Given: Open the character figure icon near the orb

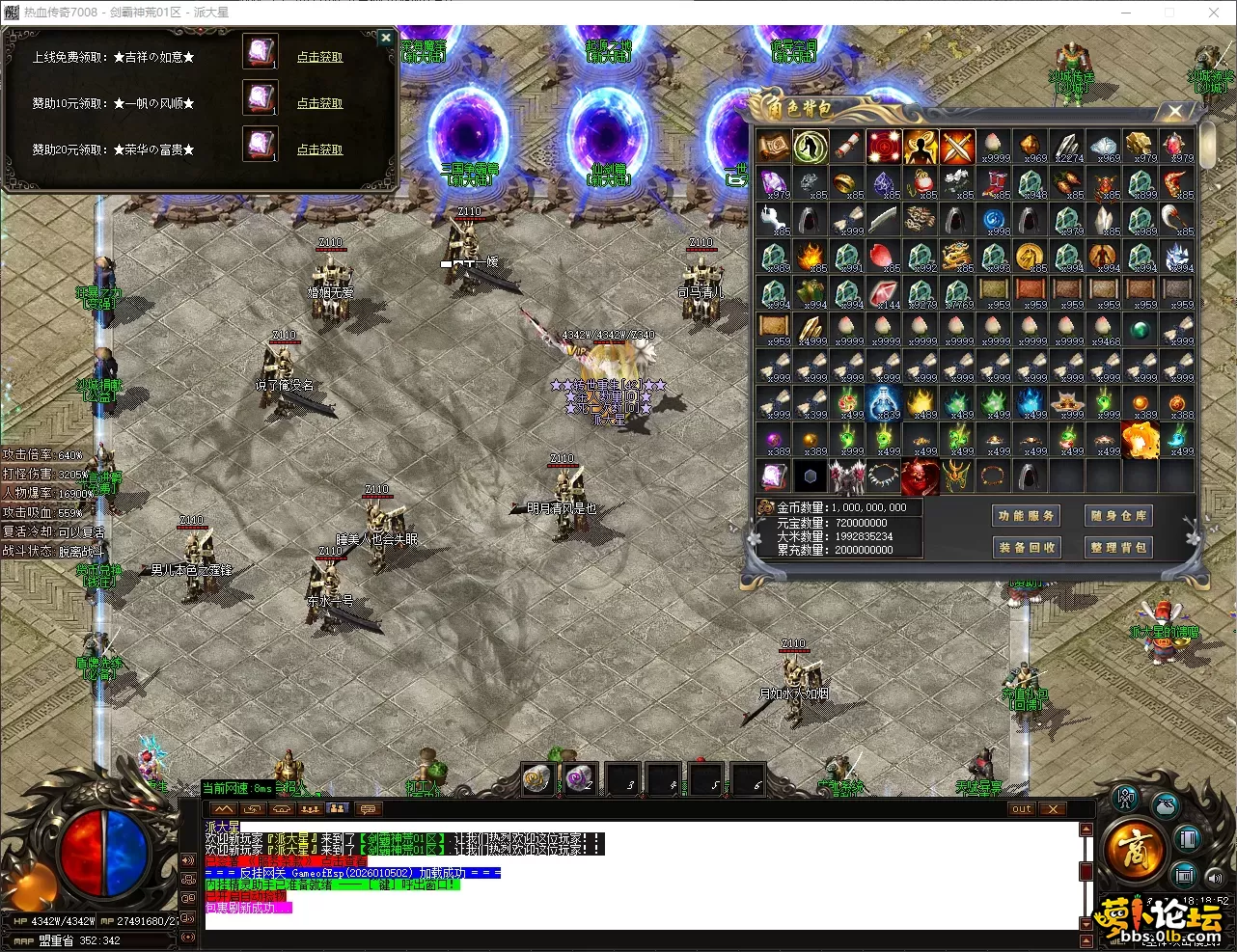Looking at the screenshot, I should [x=1125, y=800].
